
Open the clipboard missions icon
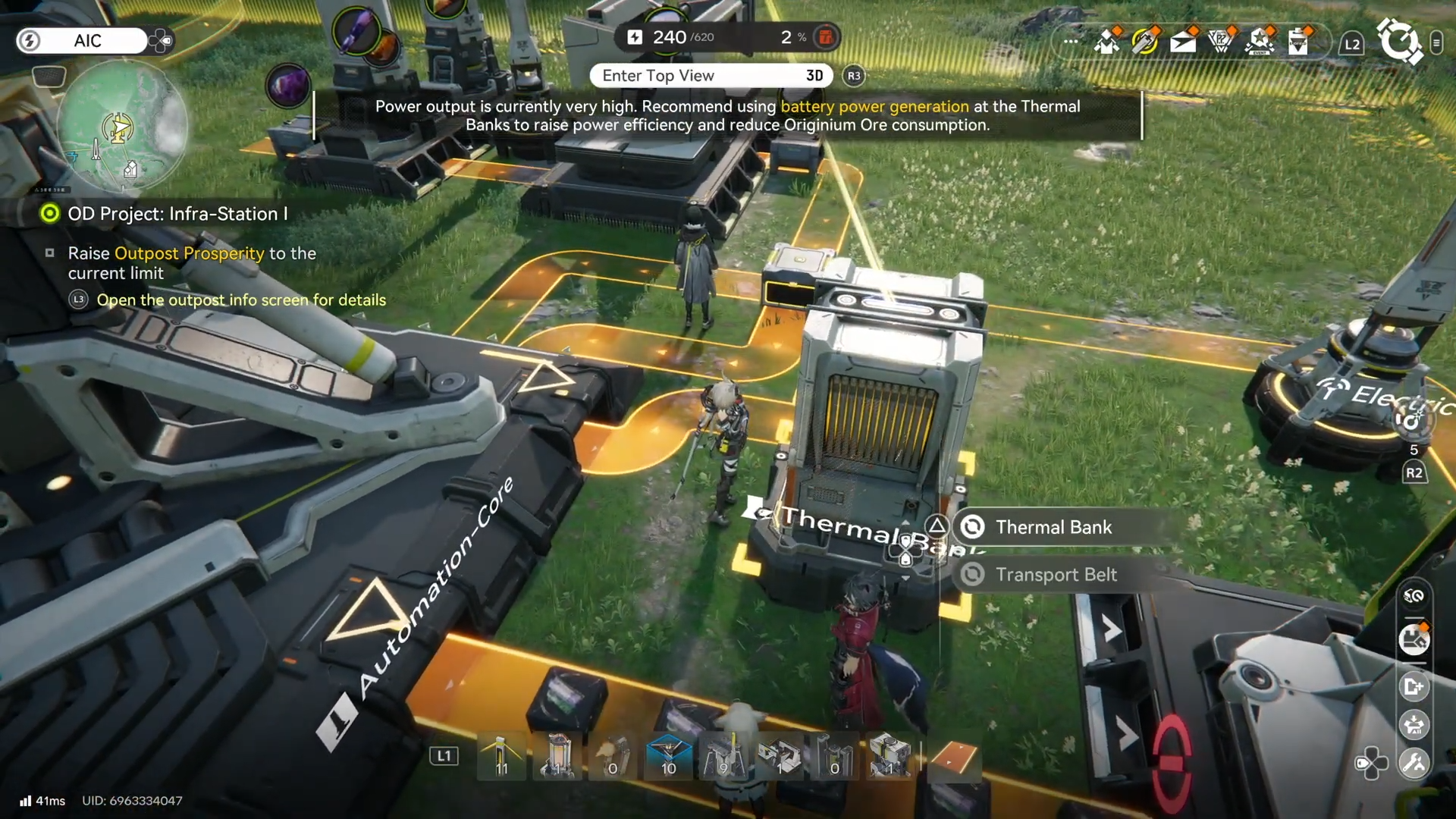[1298, 42]
